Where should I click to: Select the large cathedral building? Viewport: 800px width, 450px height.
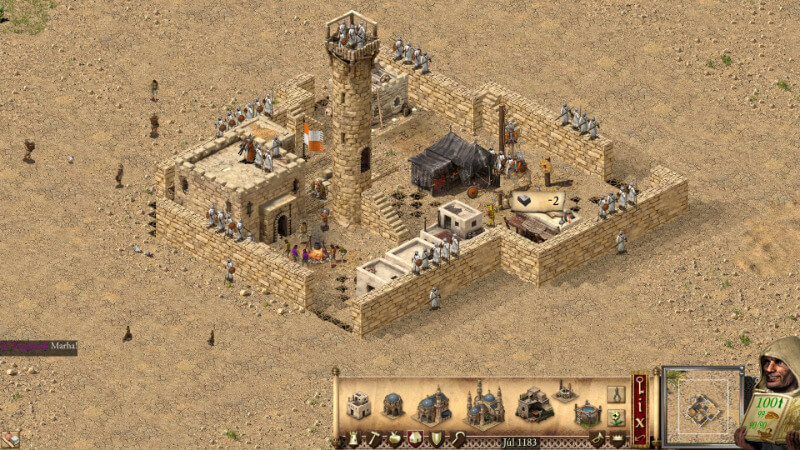[483, 403]
